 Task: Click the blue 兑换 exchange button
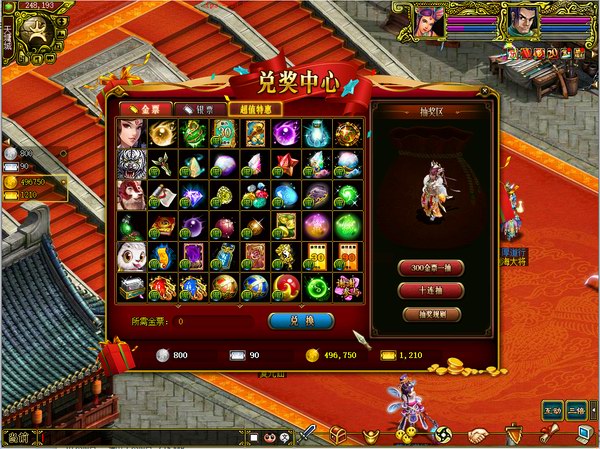[301, 321]
